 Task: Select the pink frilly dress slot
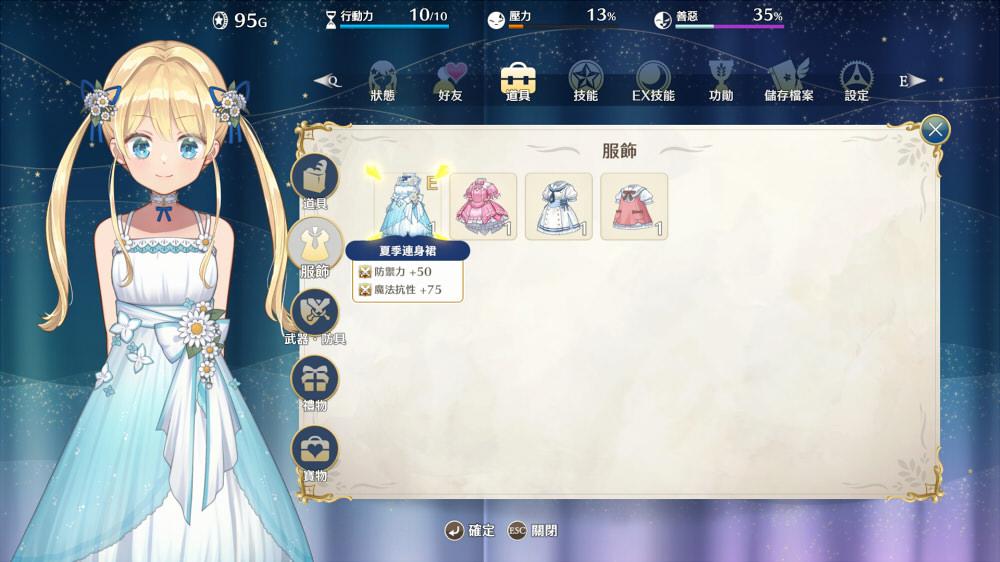(483, 206)
